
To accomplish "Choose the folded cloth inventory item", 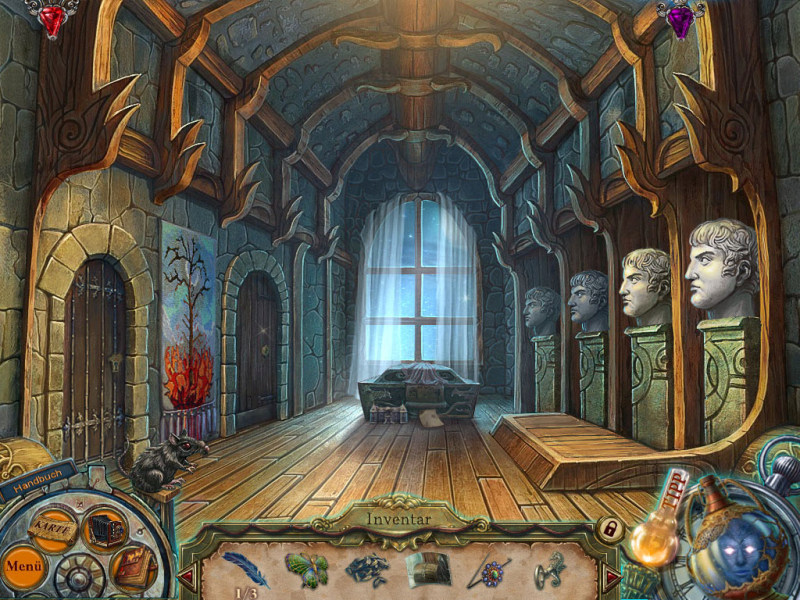I will pyautogui.click(x=428, y=569).
